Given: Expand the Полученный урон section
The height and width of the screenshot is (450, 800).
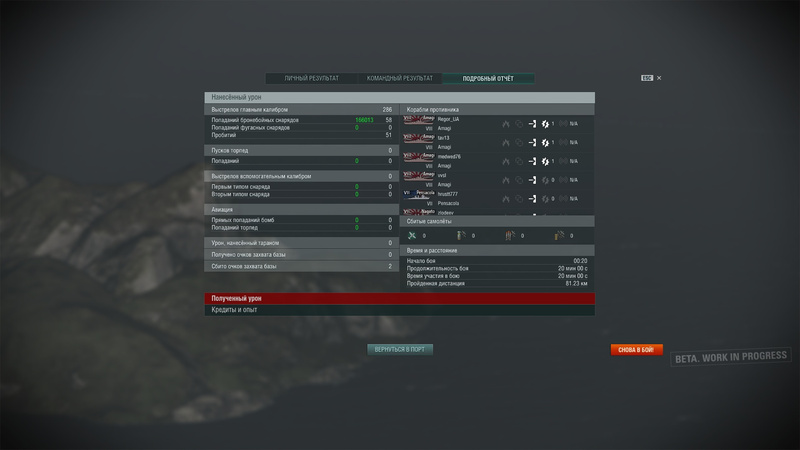Looking at the screenshot, I should [399, 298].
